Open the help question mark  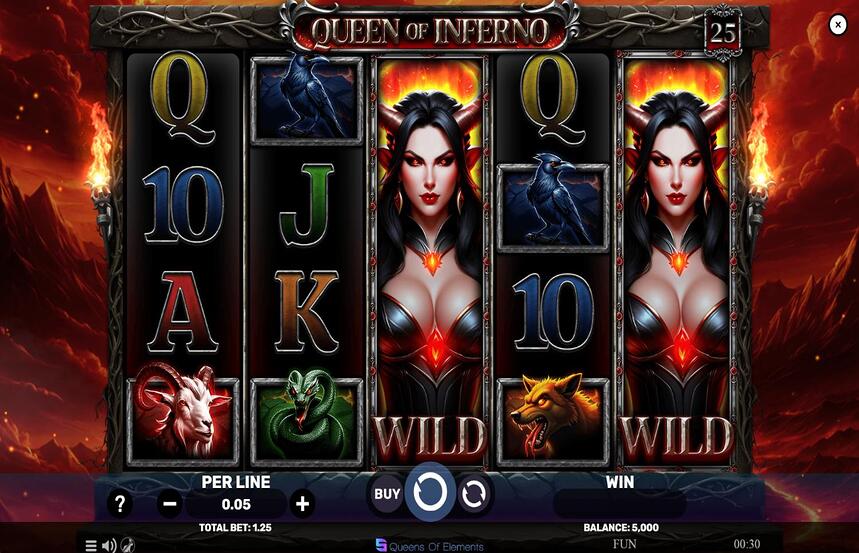[120, 503]
